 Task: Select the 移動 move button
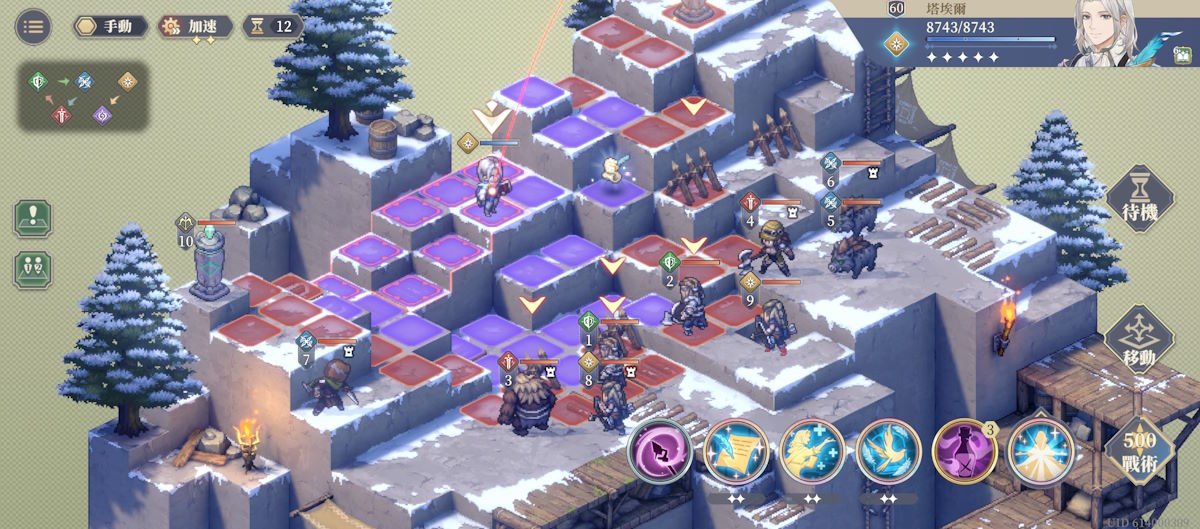[x=1139, y=340]
